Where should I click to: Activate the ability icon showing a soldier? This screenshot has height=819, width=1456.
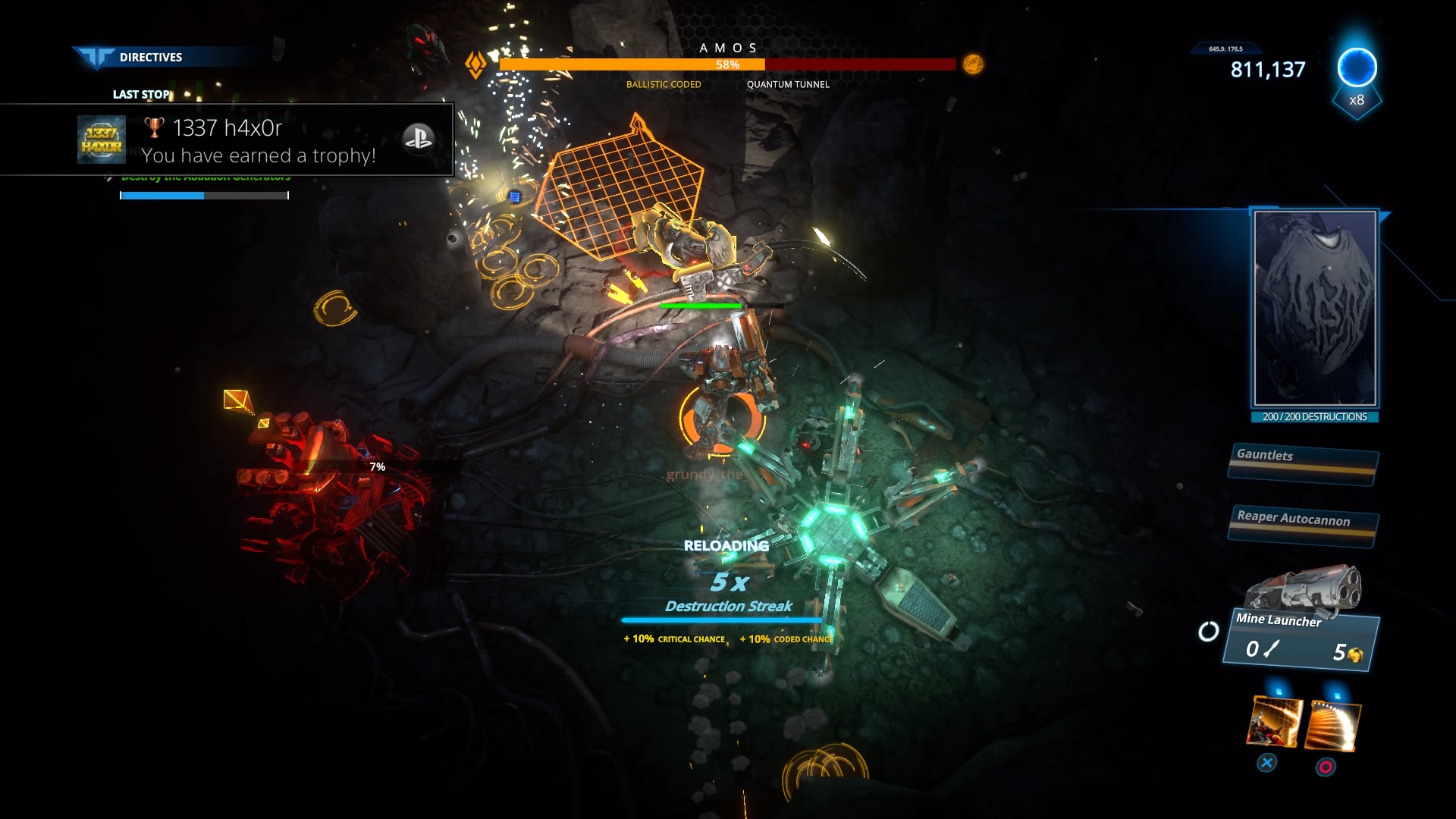click(1274, 723)
